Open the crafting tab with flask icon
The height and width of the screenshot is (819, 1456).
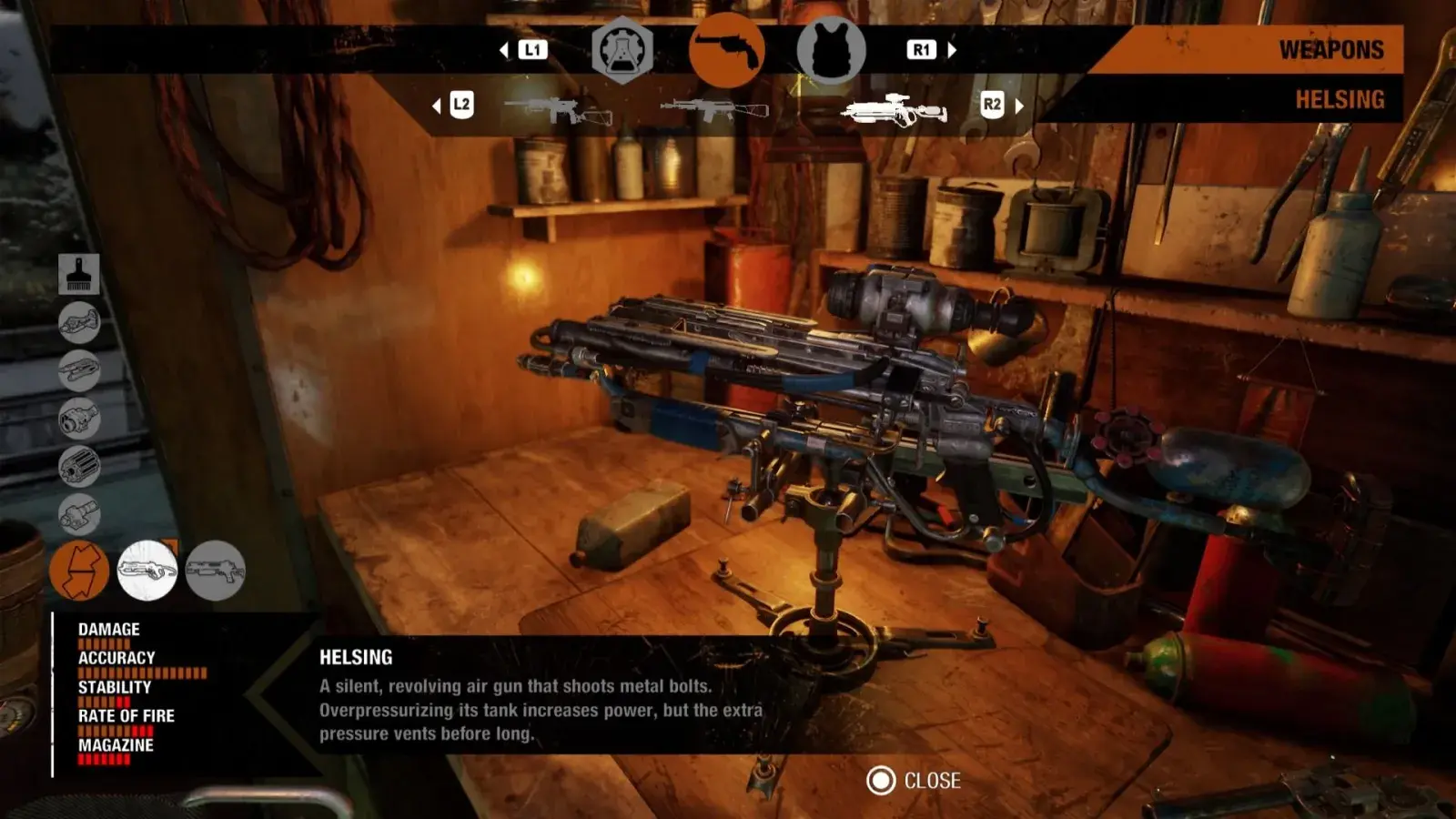622,51
